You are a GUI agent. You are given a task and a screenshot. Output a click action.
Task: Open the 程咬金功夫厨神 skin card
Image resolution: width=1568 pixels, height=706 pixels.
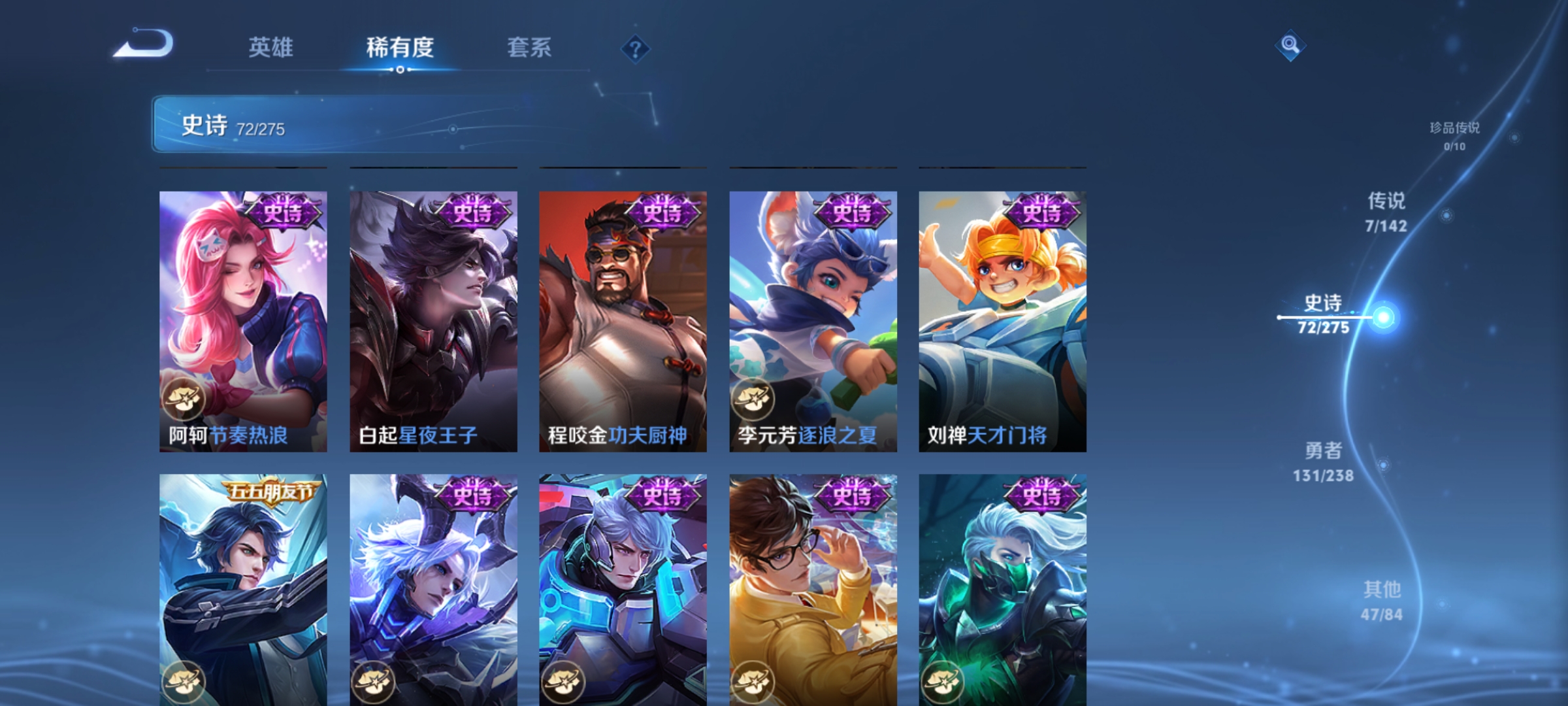pos(622,320)
